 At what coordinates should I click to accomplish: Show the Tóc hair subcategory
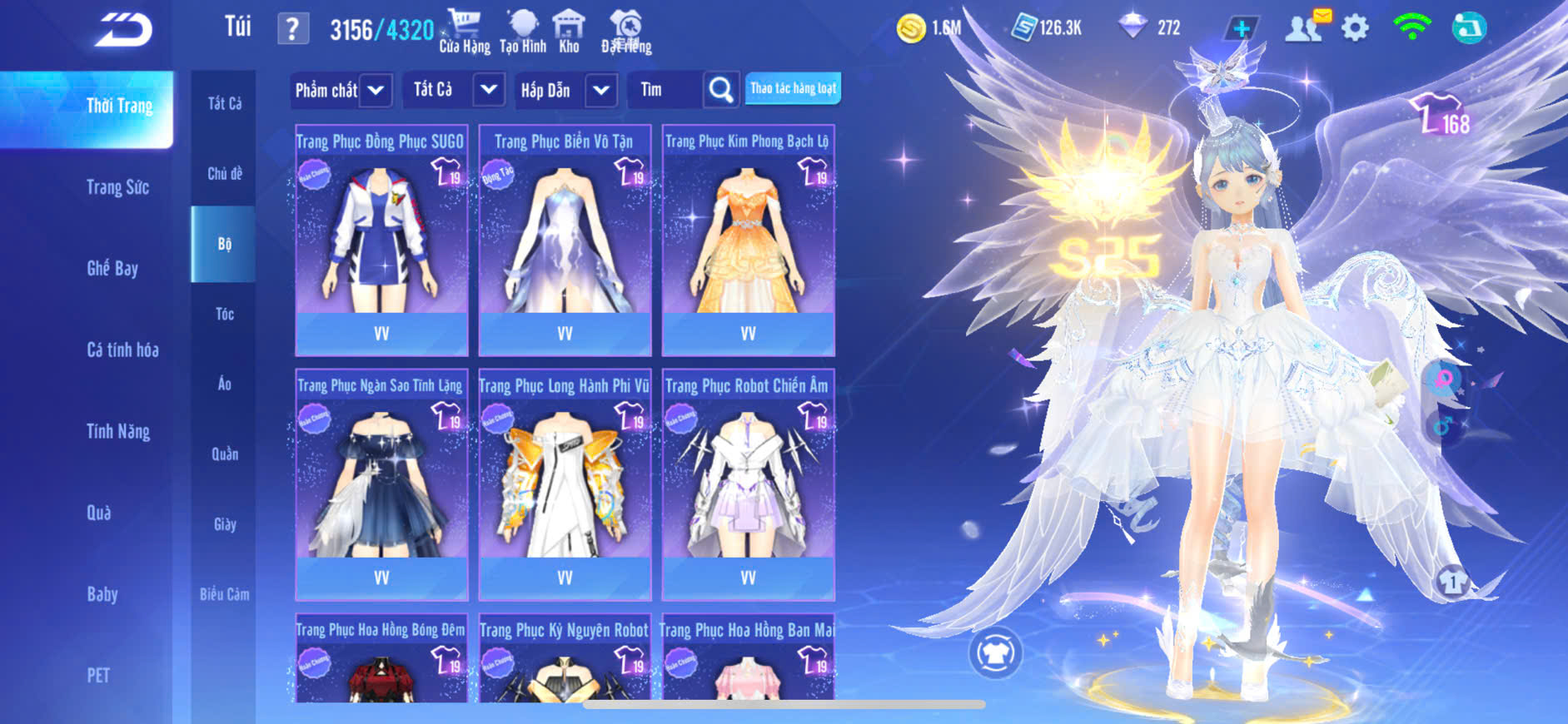click(224, 314)
